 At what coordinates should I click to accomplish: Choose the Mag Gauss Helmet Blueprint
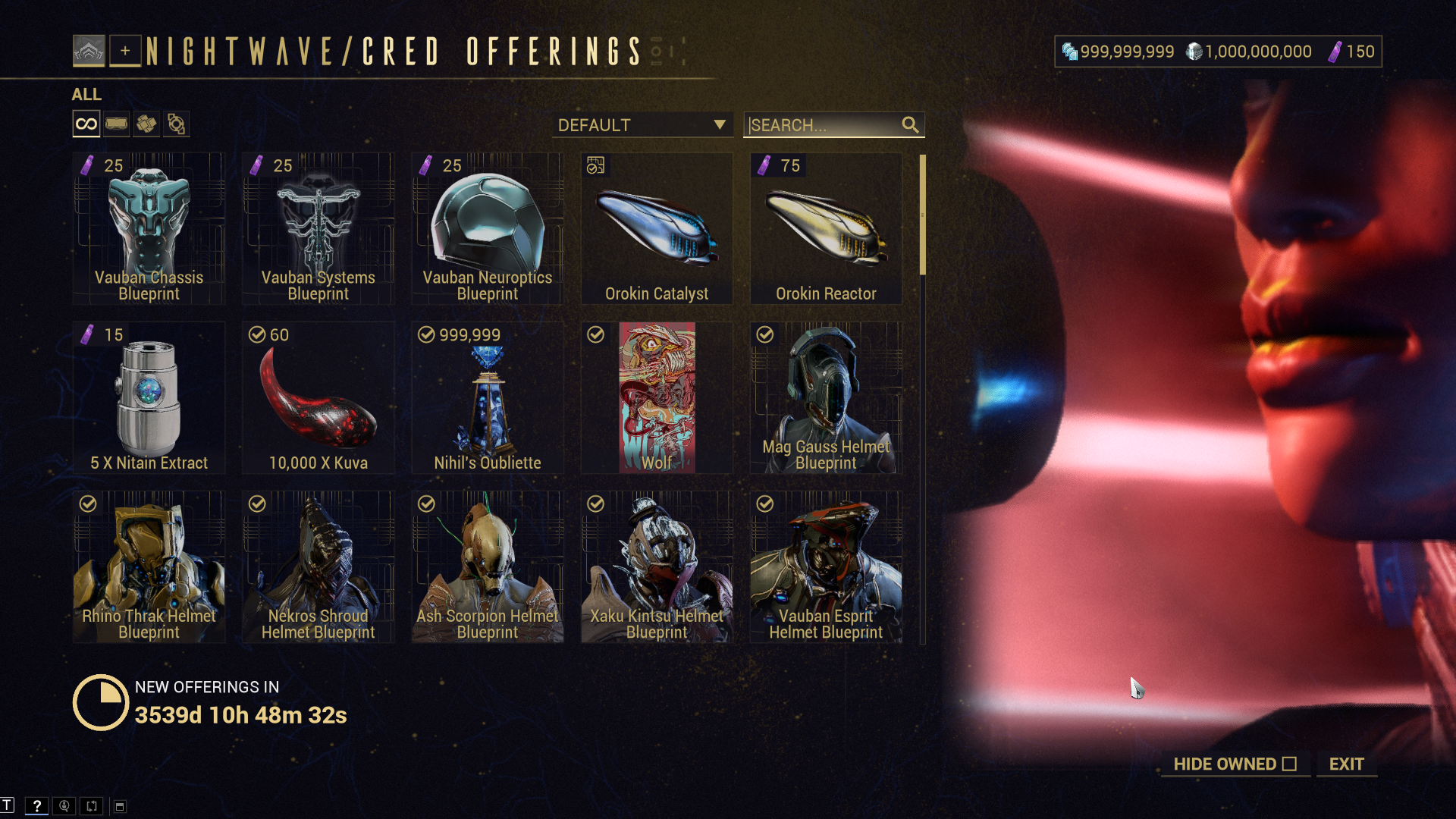[x=826, y=397]
